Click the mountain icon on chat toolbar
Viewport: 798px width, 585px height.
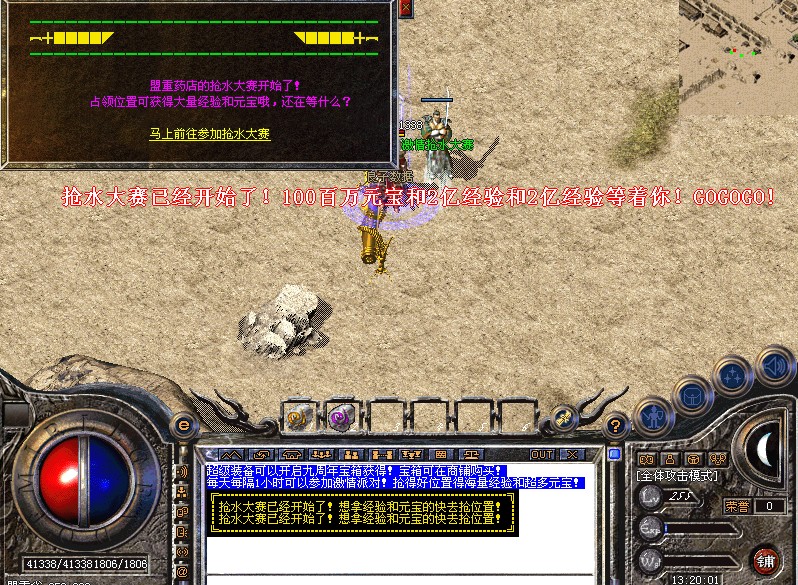tap(232, 456)
